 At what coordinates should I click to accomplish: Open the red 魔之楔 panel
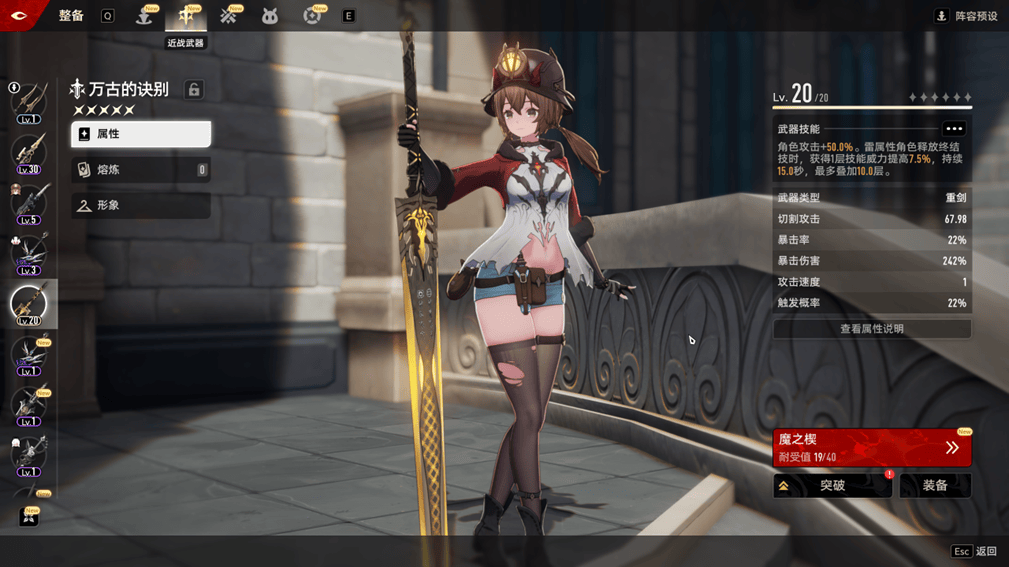pyautogui.click(x=871, y=448)
